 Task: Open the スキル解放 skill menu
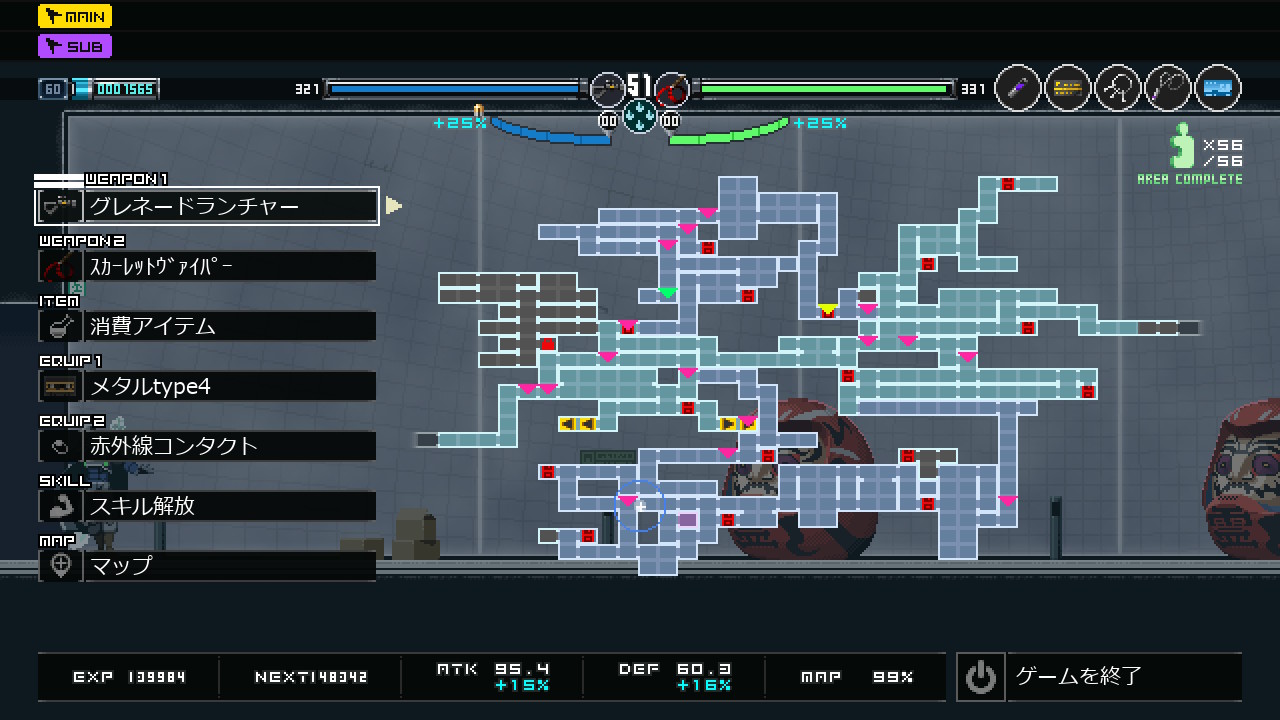pyautogui.click(x=207, y=506)
